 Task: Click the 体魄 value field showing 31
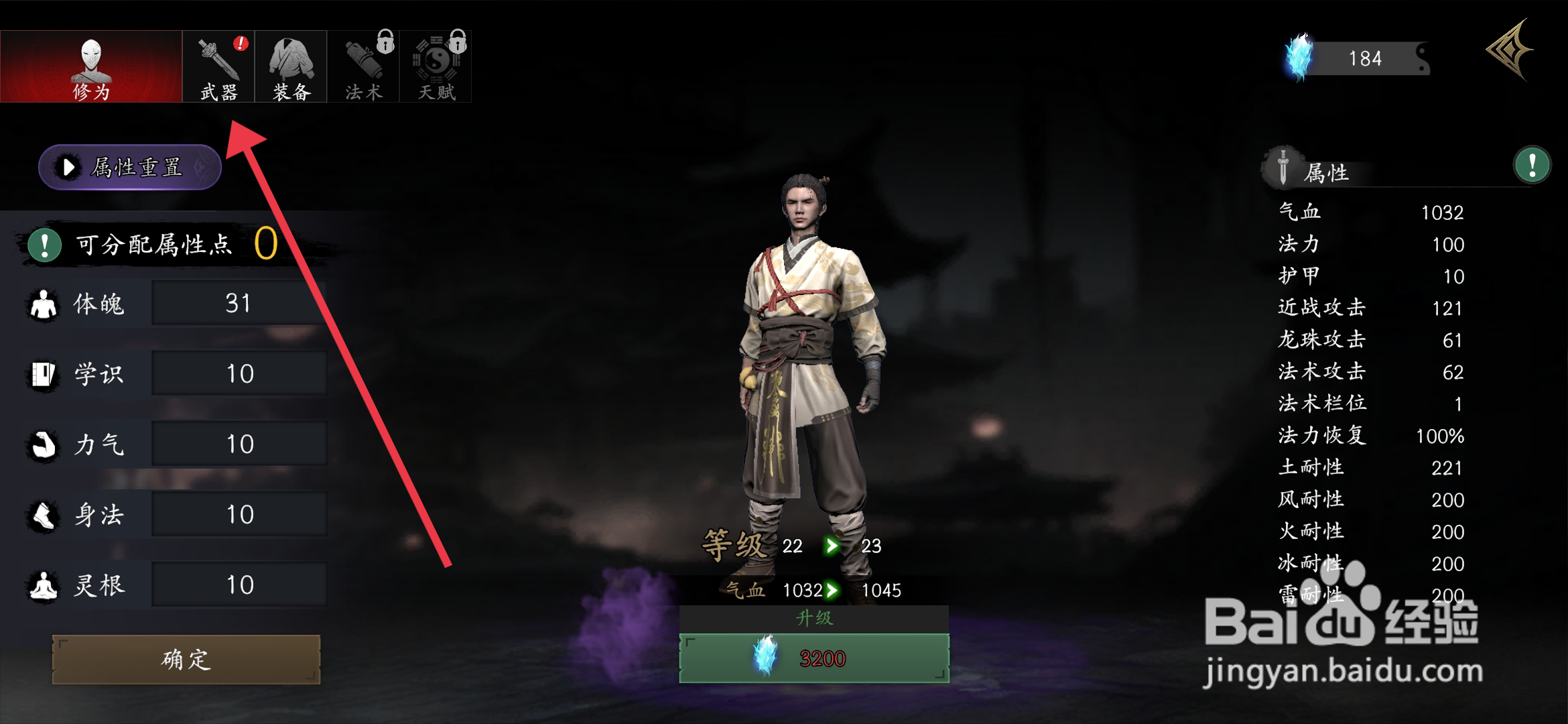click(x=239, y=303)
